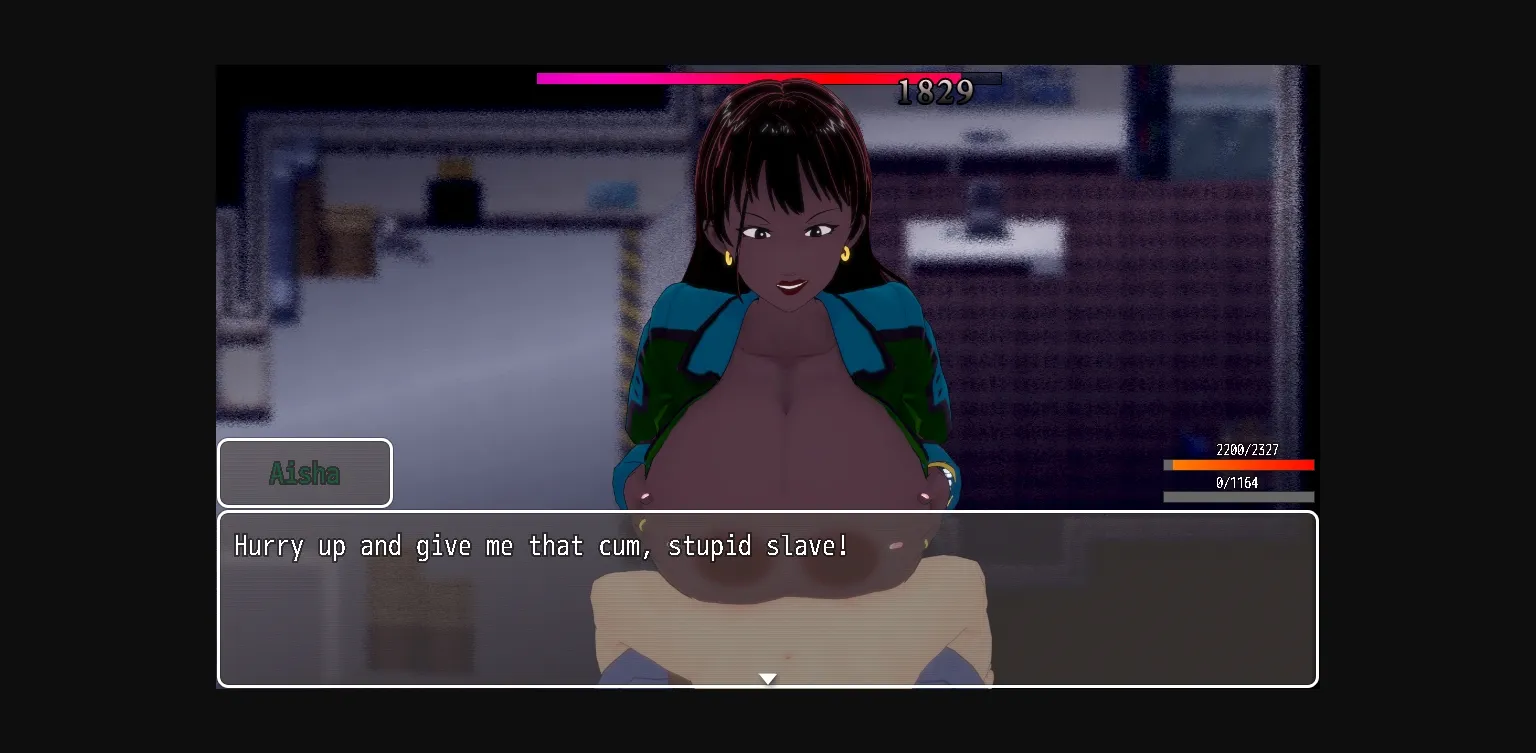Click the 2200/2327 health value text
This screenshot has width=1536, height=753.
(1246, 450)
